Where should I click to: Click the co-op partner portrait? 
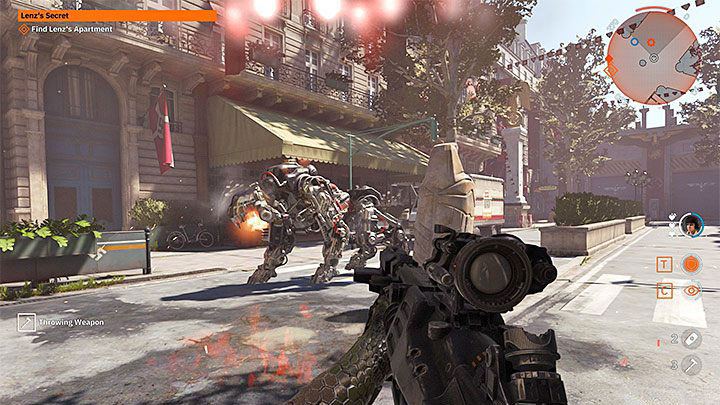point(691,226)
